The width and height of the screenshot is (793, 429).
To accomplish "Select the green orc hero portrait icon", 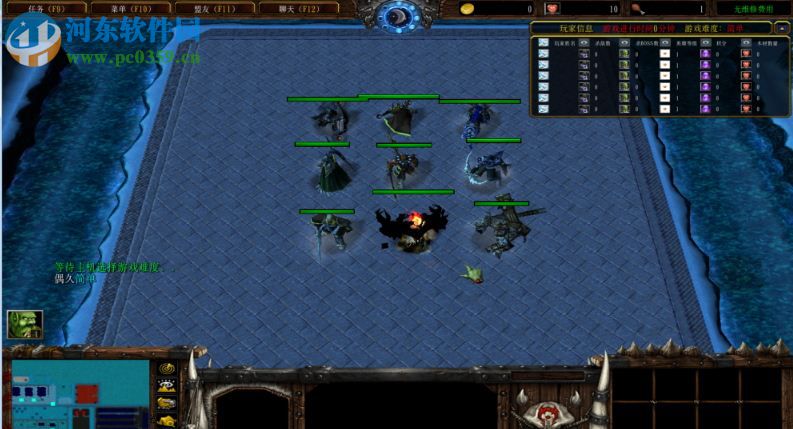I will (x=25, y=324).
